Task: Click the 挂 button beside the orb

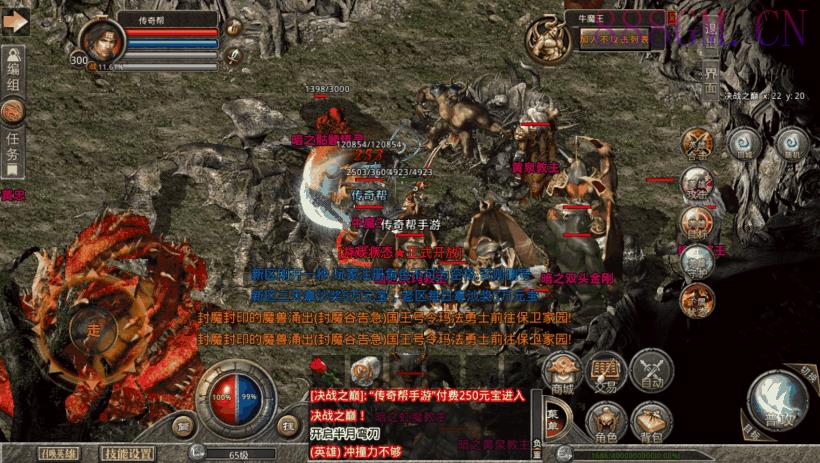Action: 286,425
